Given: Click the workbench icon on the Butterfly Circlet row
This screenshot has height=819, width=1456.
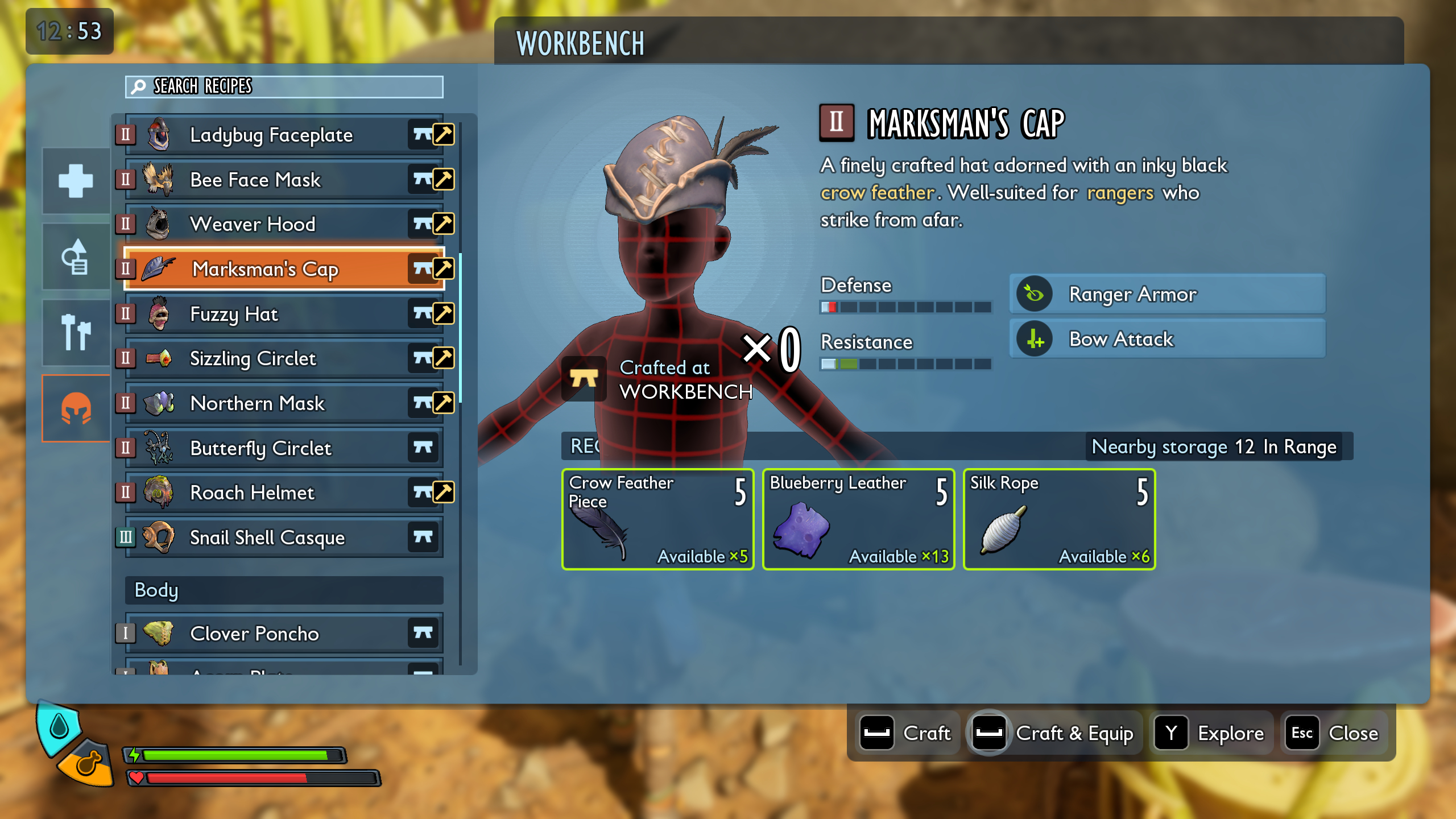Looking at the screenshot, I should (422, 448).
